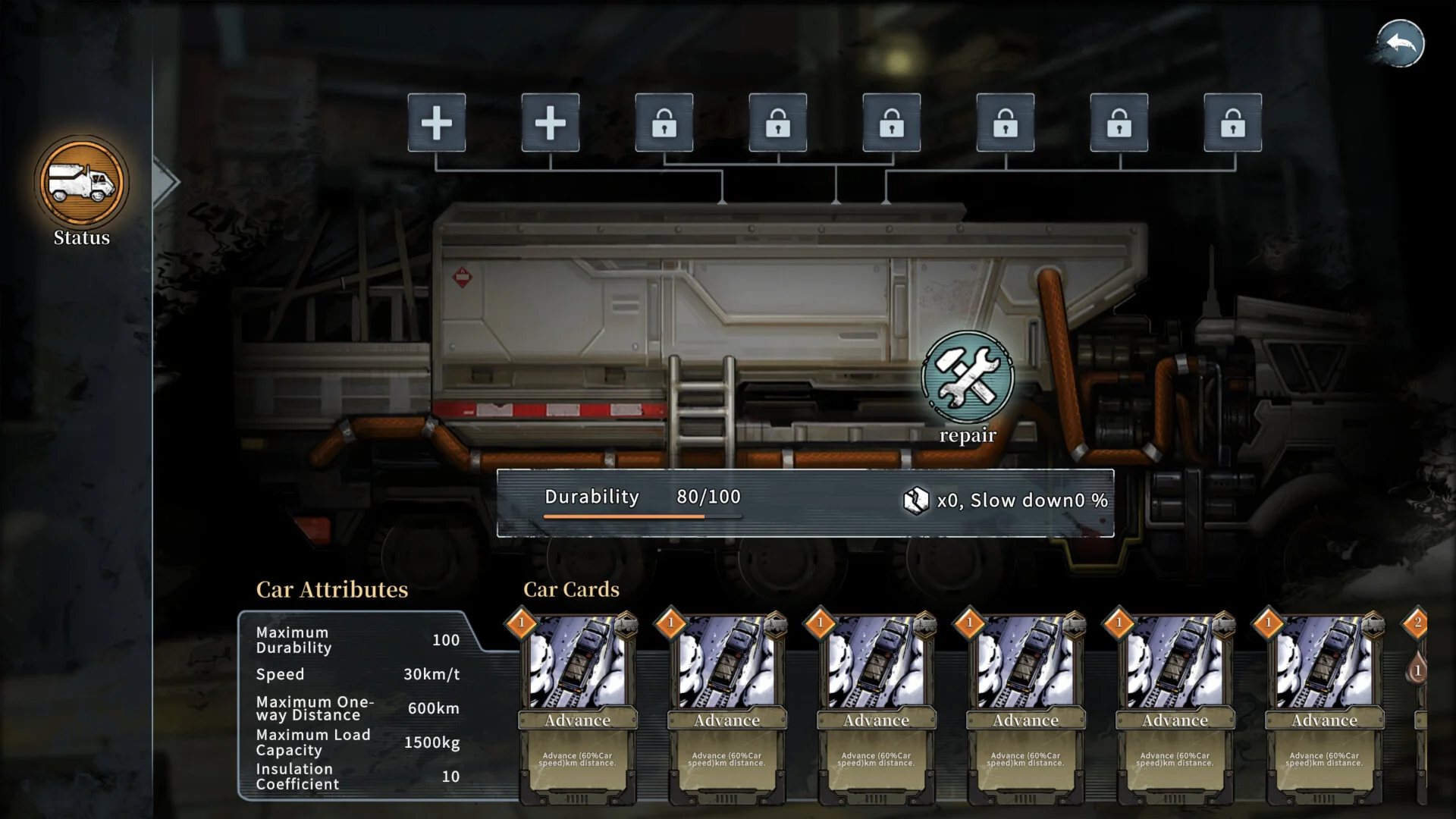Repair the truck with the wrench icon
Viewport: 1456px width, 819px height.
tap(967, 377)
